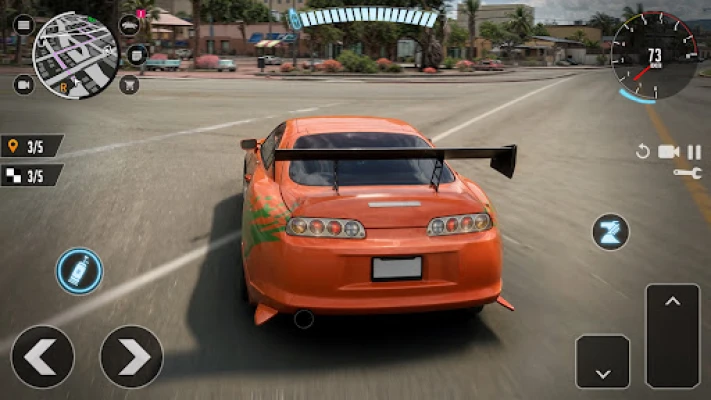Tap the square icon right of minimap
Viewport: 711px width, 400px height.
coord(137,54)
